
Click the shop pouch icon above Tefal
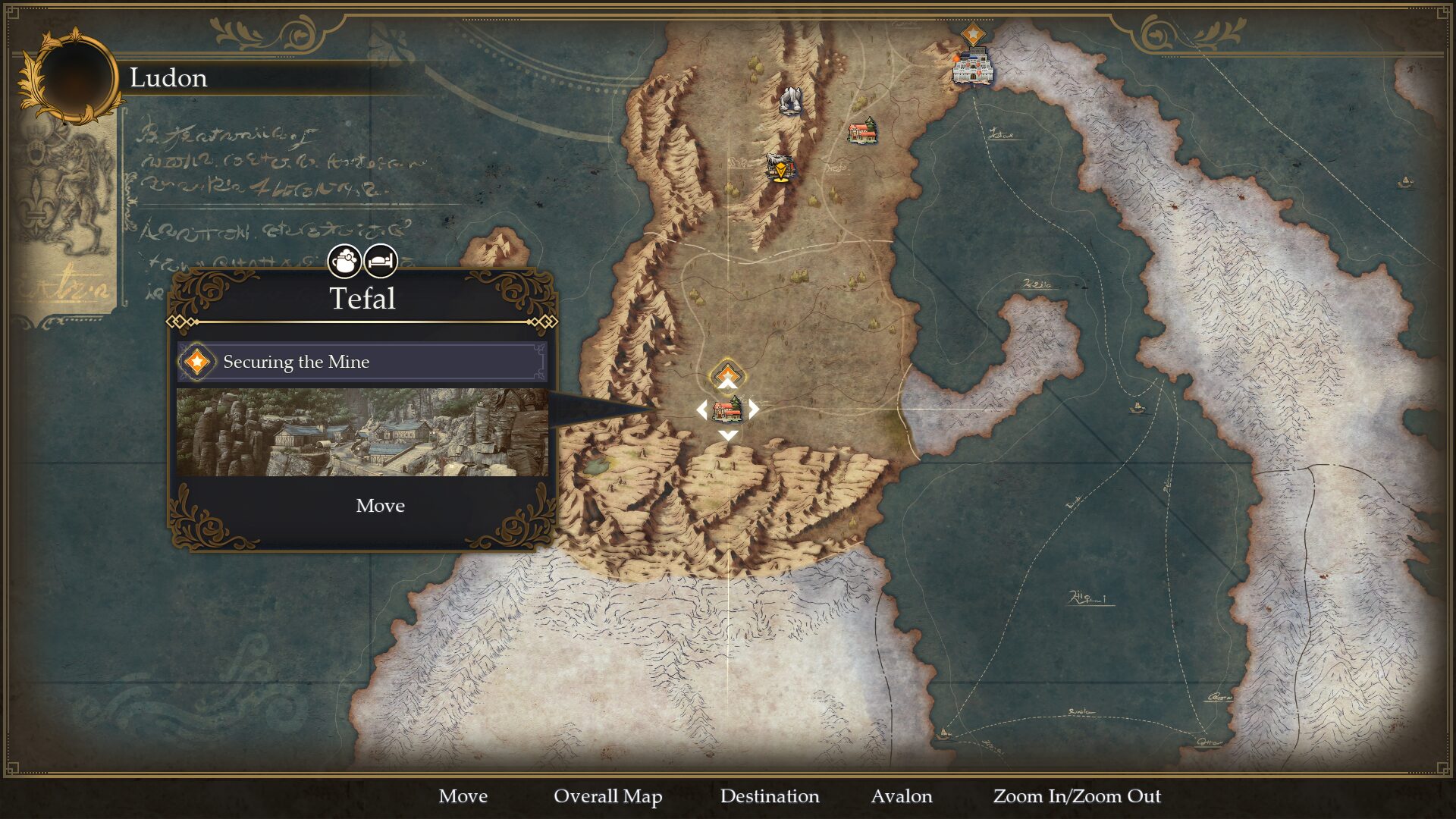(344, 262)
